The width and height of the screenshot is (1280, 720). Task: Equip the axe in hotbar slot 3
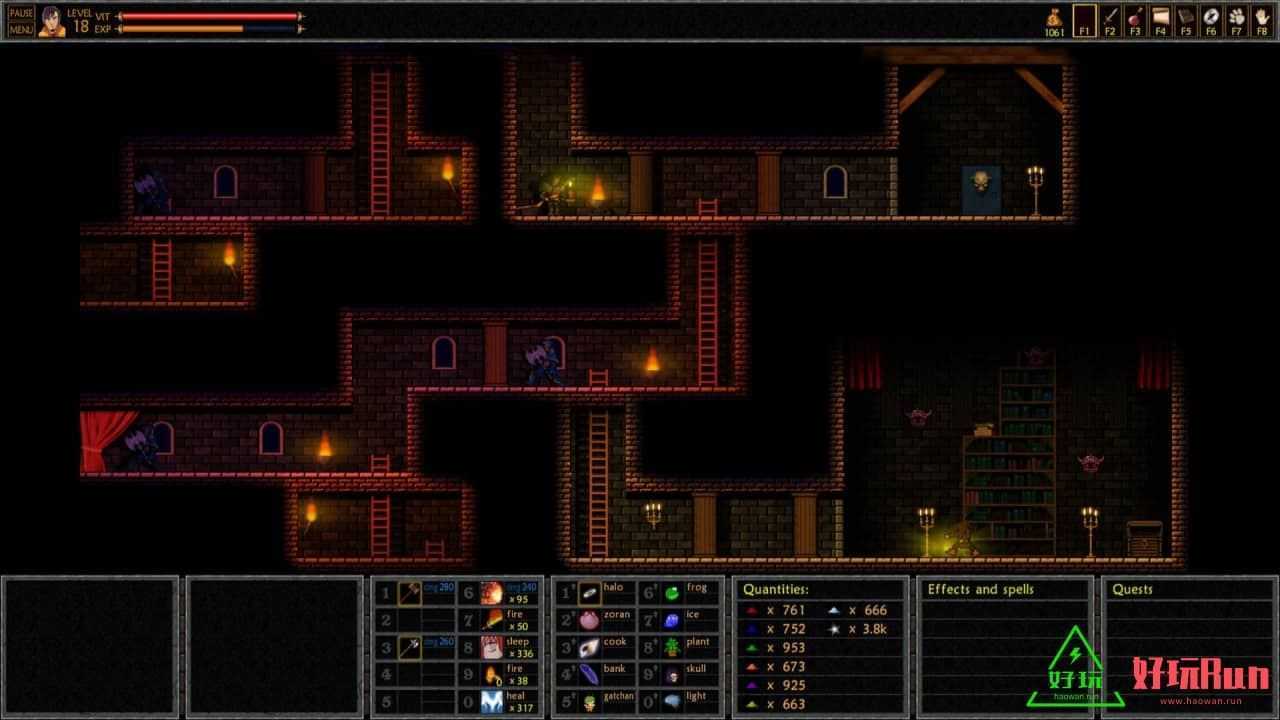pyautogui.click(x=410, y=648)
